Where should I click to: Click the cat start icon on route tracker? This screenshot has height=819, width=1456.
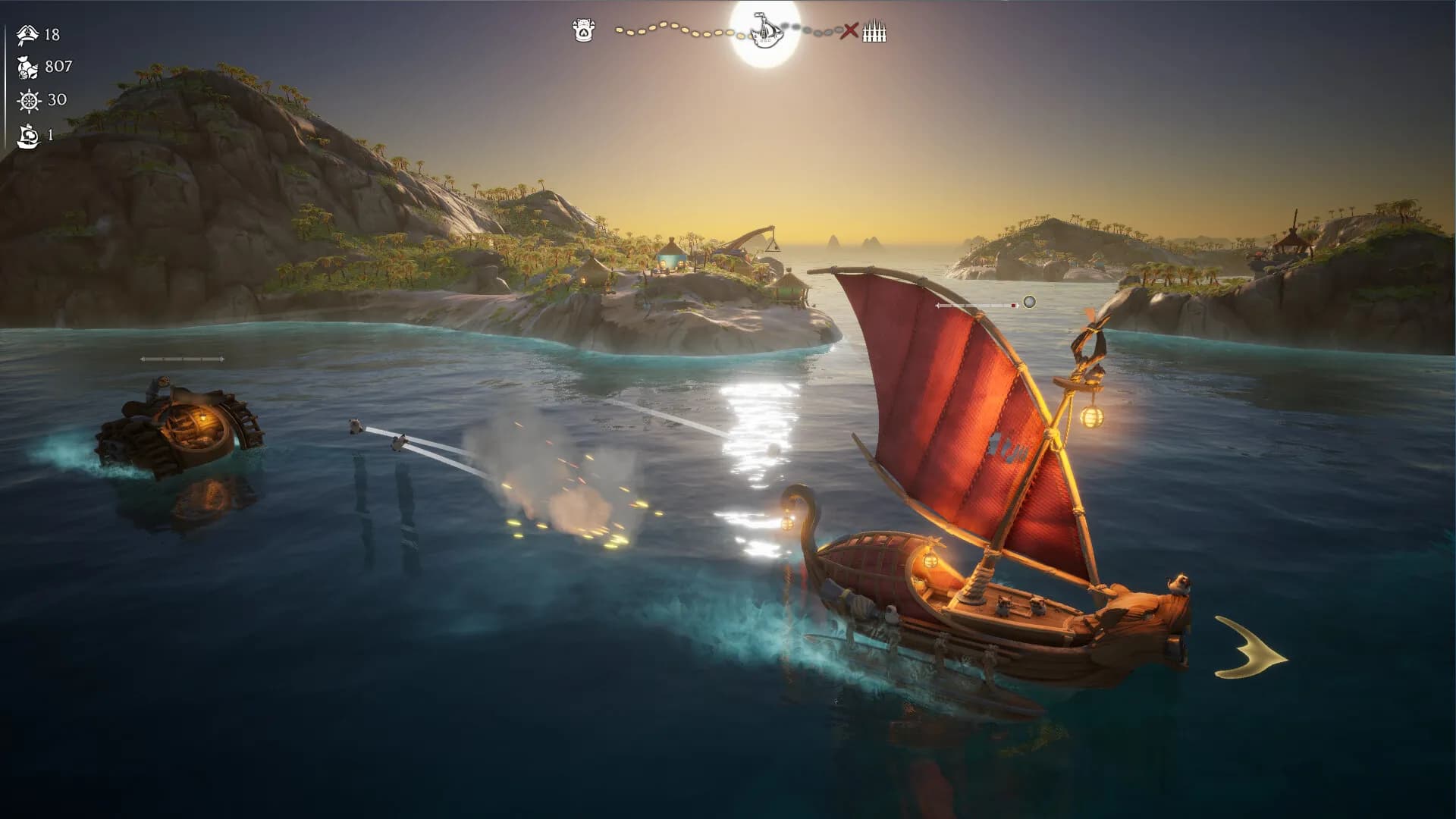(583, 31)
